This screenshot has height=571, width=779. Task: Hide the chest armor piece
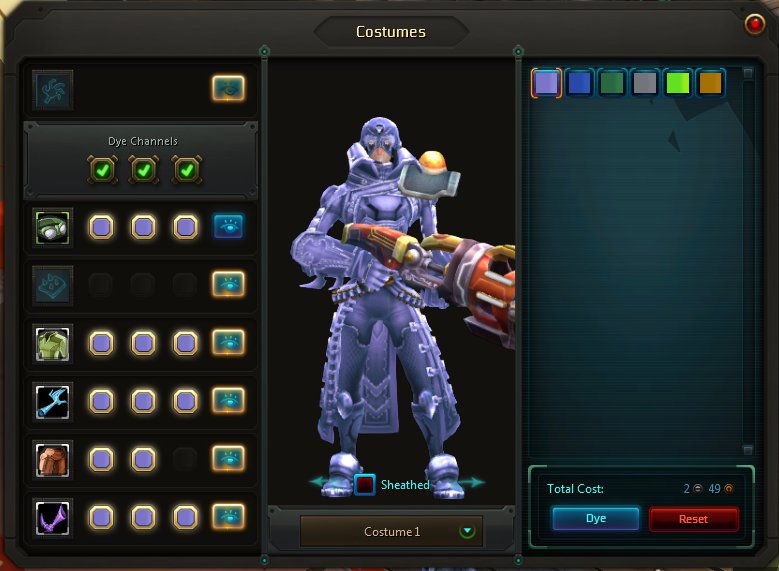[229, 343]
